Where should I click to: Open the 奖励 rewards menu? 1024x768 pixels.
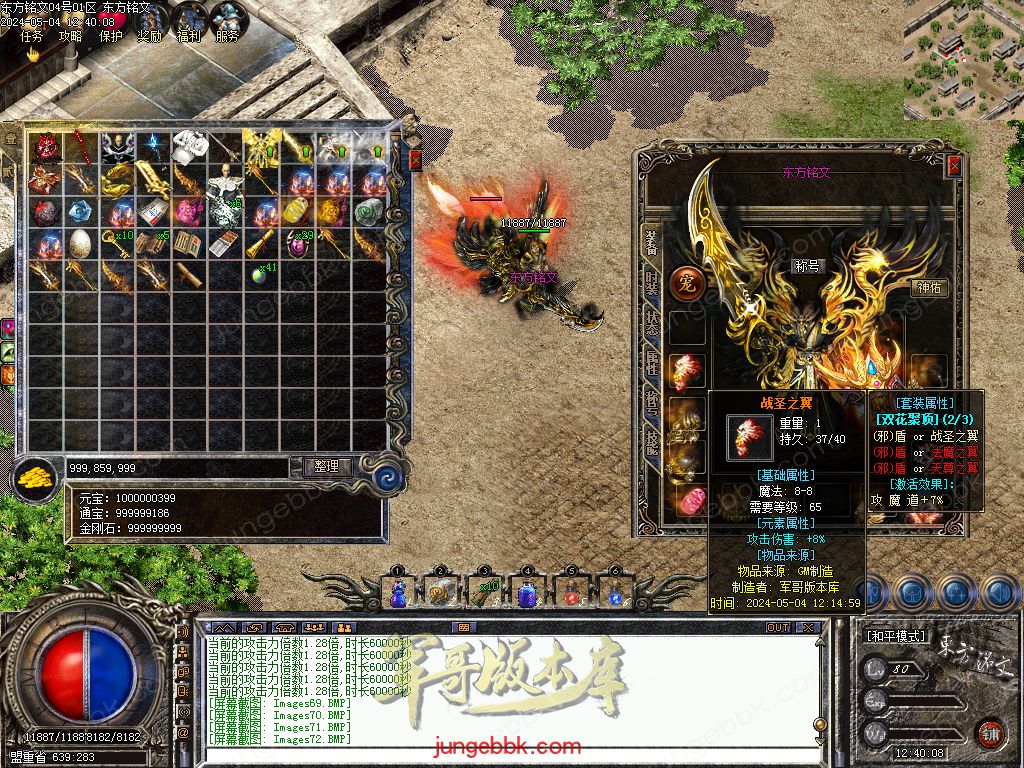pos(150,36)
